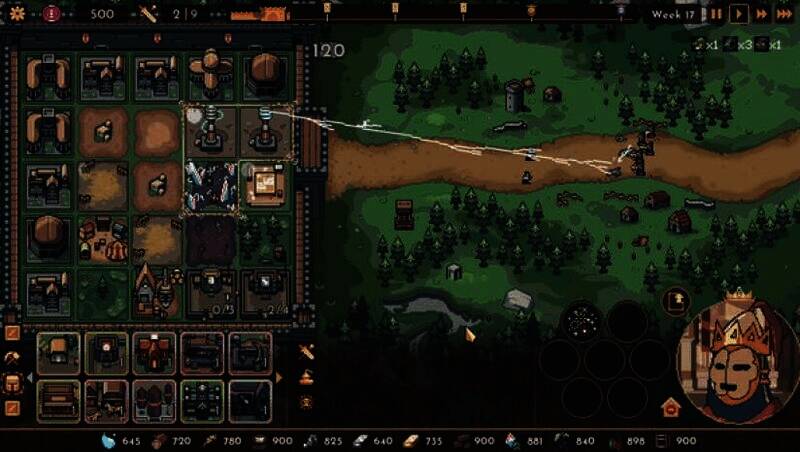
Task: Set game speed to normal play
Action: tap(739, 14)
